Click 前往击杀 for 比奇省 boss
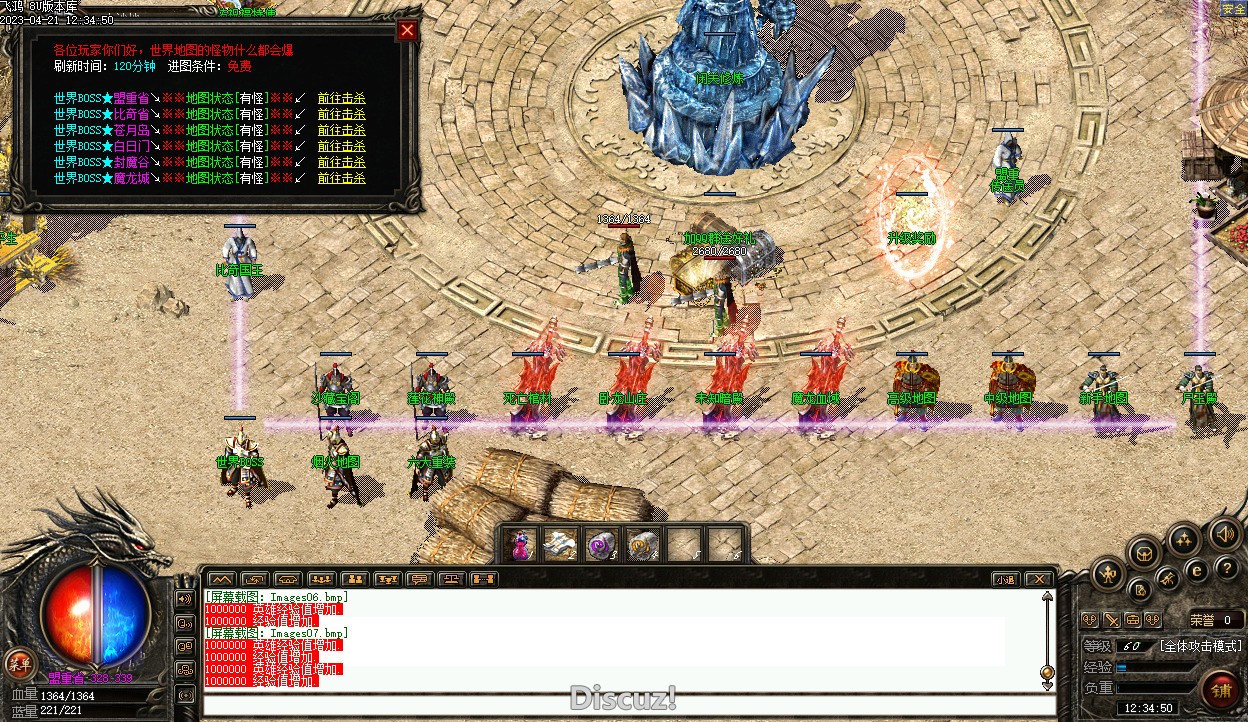Image resolution: width=1248 pixels, height=722 pixels. (x=341, y=114)
